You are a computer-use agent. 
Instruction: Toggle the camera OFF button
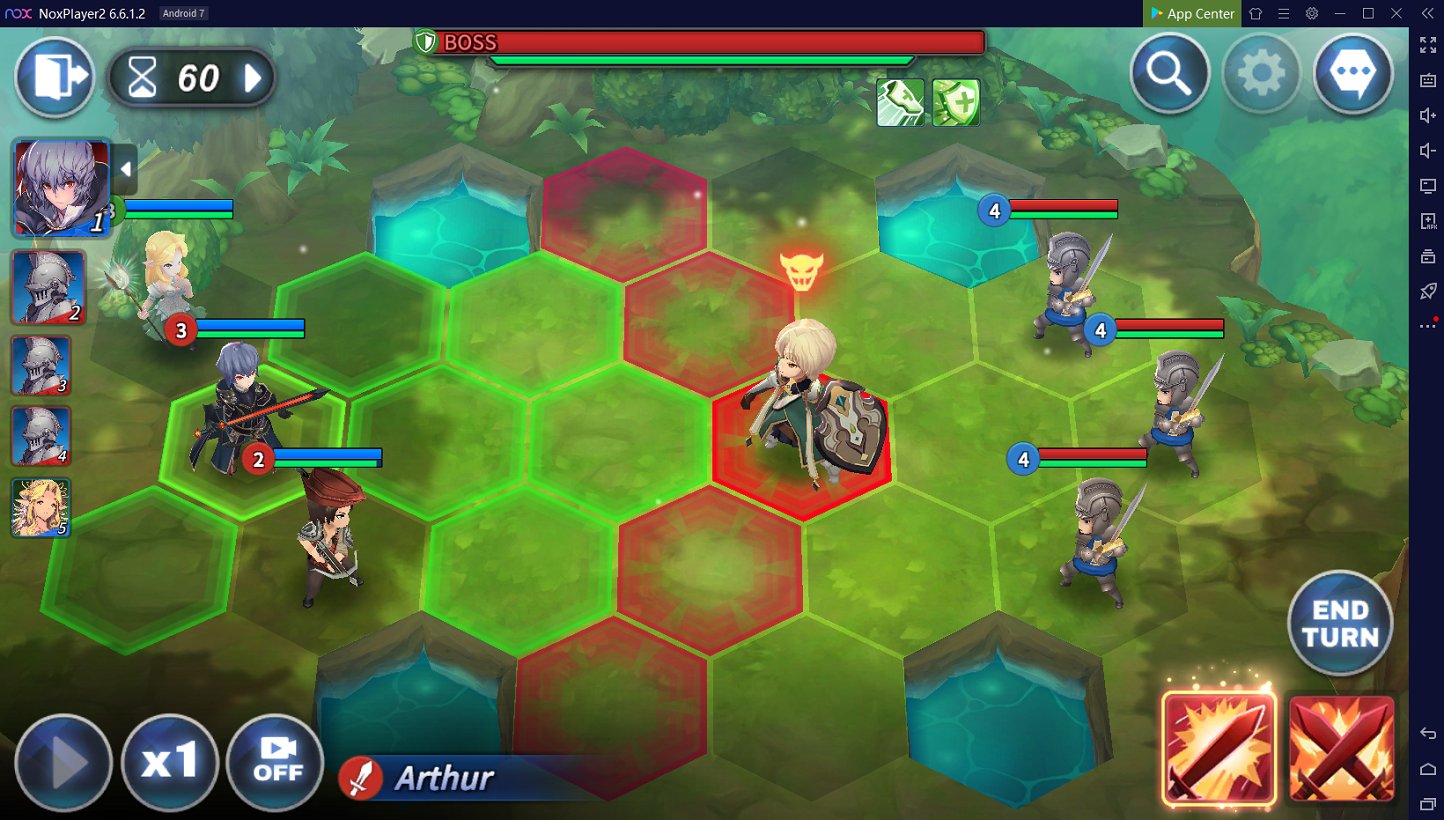pyautogui.click(x=276, y=764)
